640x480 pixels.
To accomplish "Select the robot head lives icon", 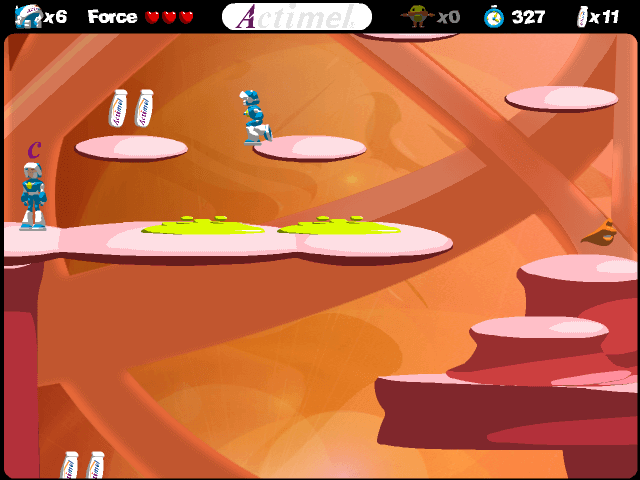I will tap(28, 16).
